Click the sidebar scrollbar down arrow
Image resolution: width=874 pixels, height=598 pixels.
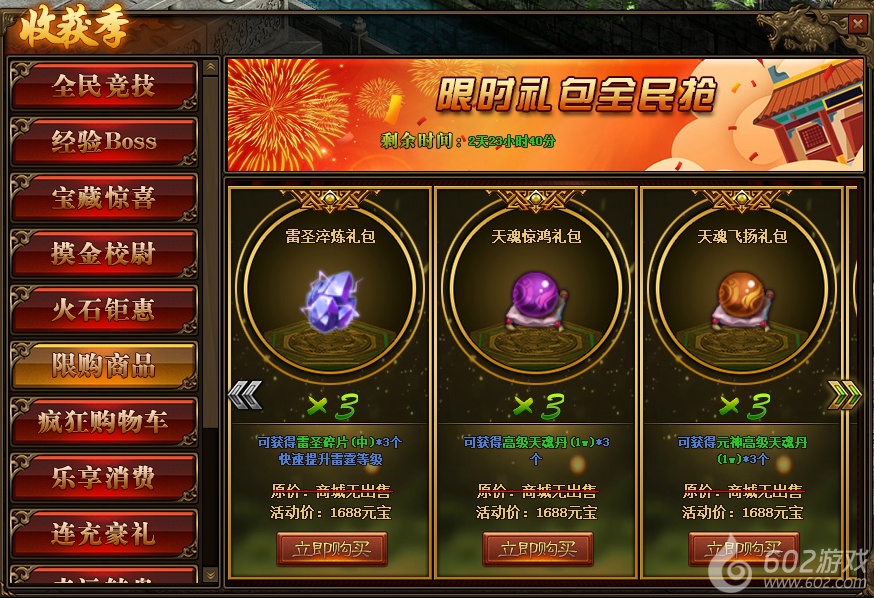pos(210,575)
